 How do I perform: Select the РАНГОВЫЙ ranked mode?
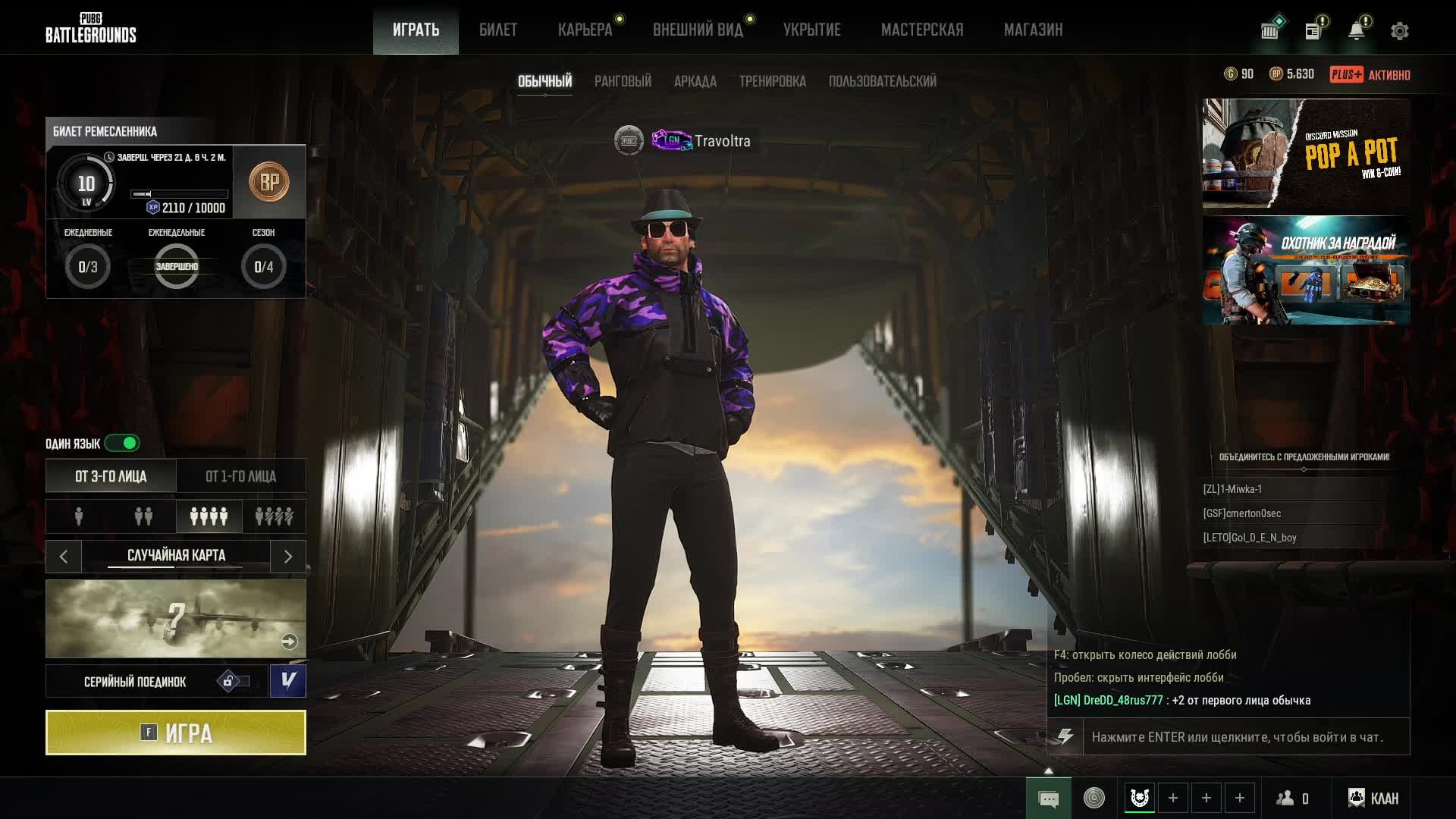pyautogui.click(x=623, y=81)
